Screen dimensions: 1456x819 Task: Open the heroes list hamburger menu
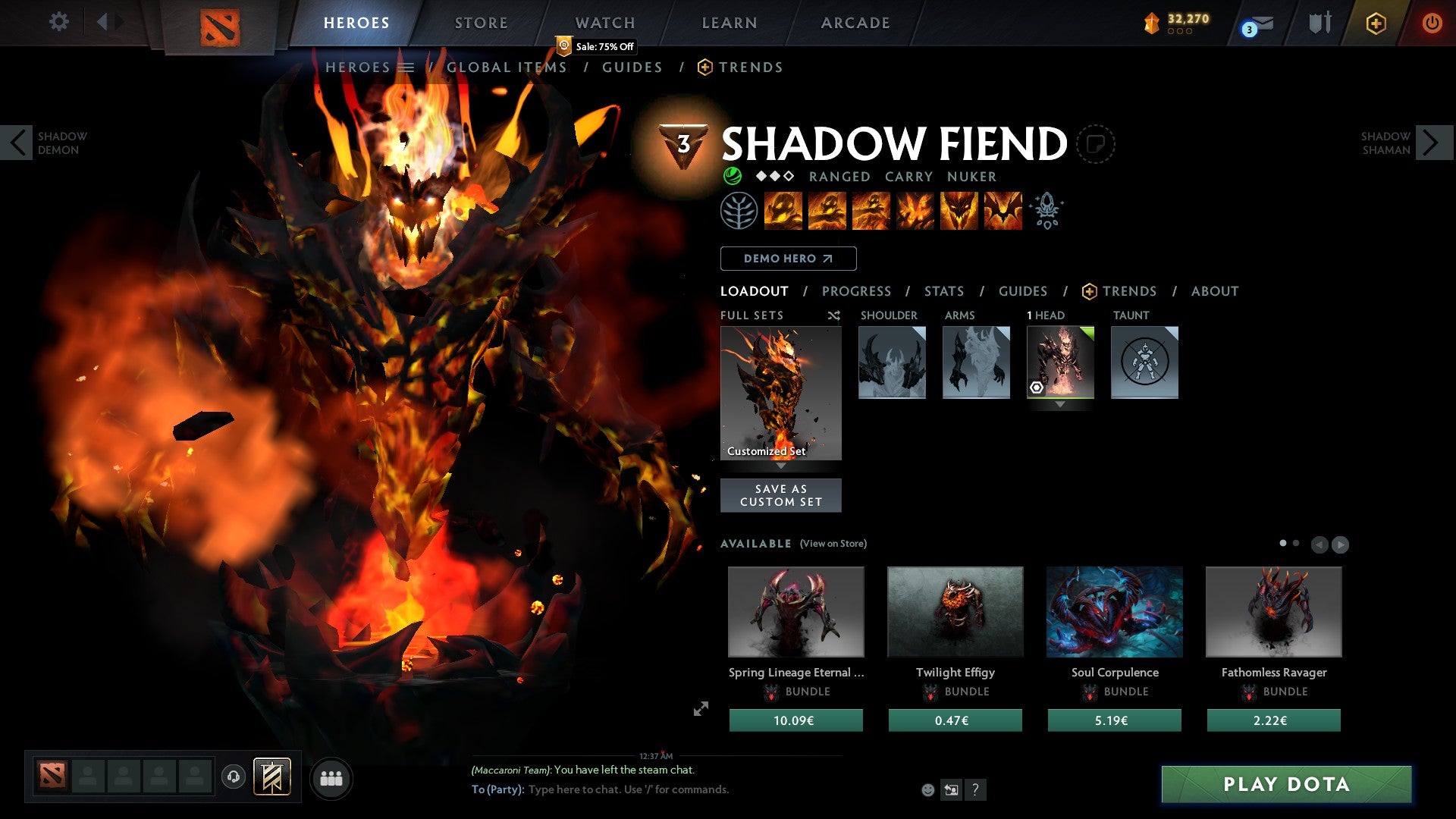click(407, 67)
